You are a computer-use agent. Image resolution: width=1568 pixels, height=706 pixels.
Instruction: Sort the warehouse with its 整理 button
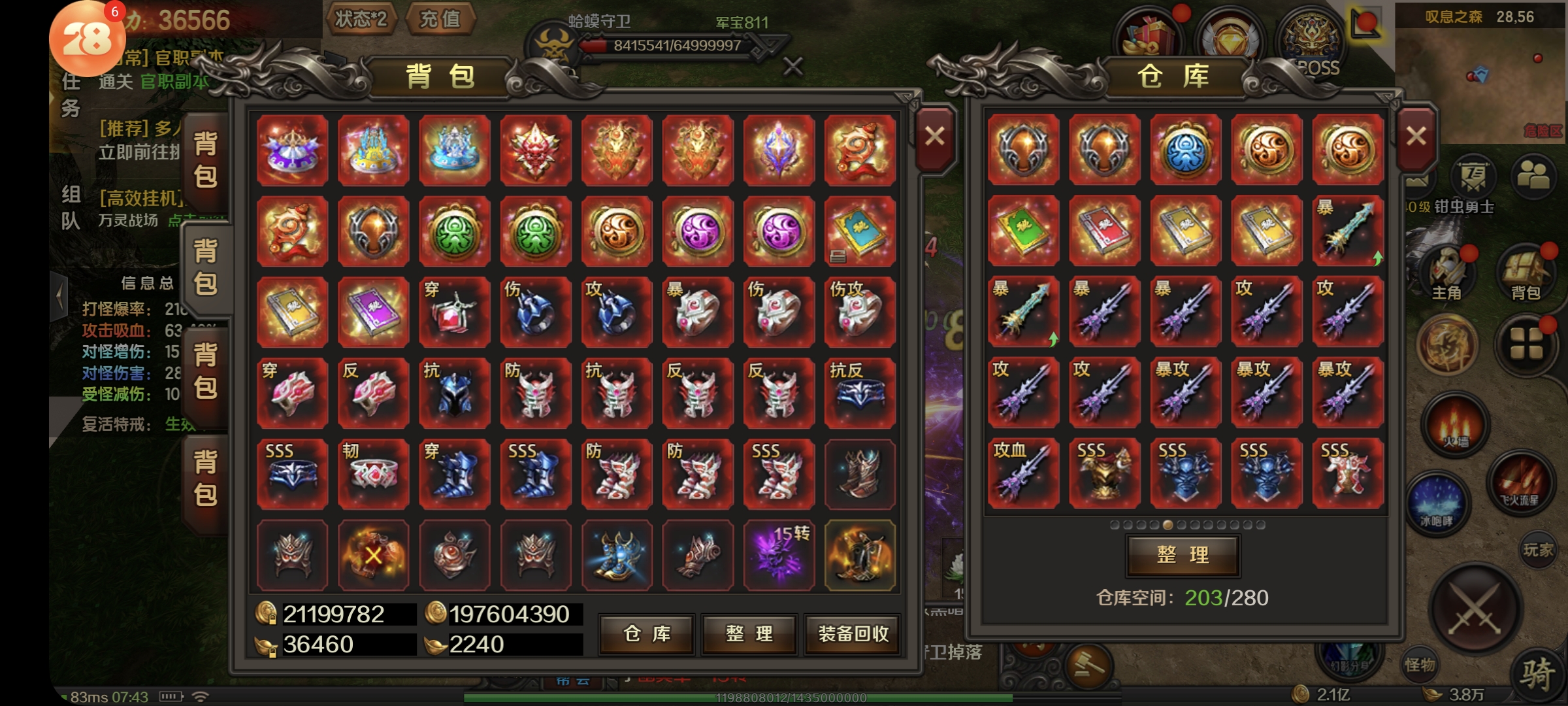point(1183,555)
